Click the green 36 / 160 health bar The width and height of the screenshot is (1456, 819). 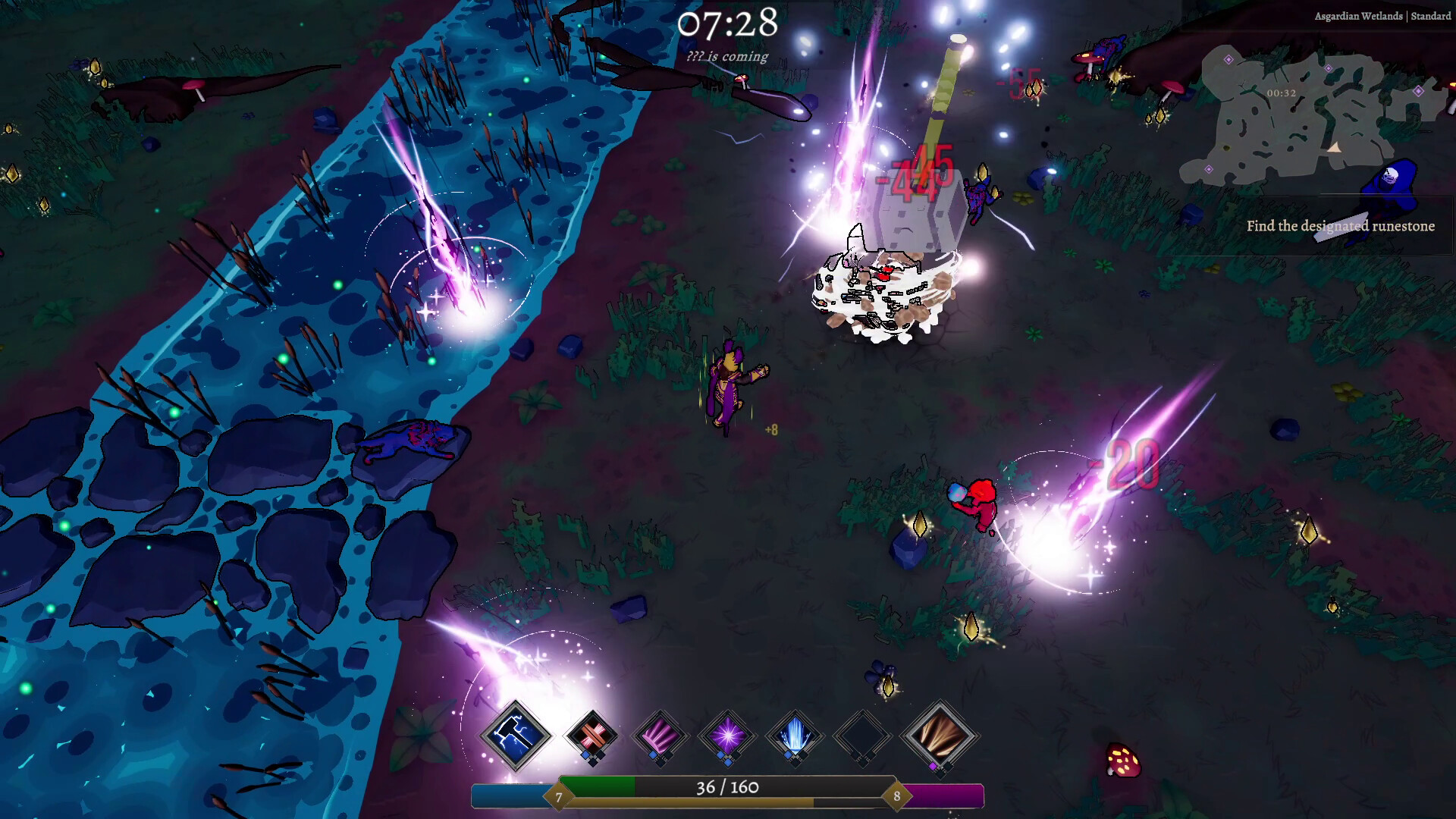pos(727,788)
